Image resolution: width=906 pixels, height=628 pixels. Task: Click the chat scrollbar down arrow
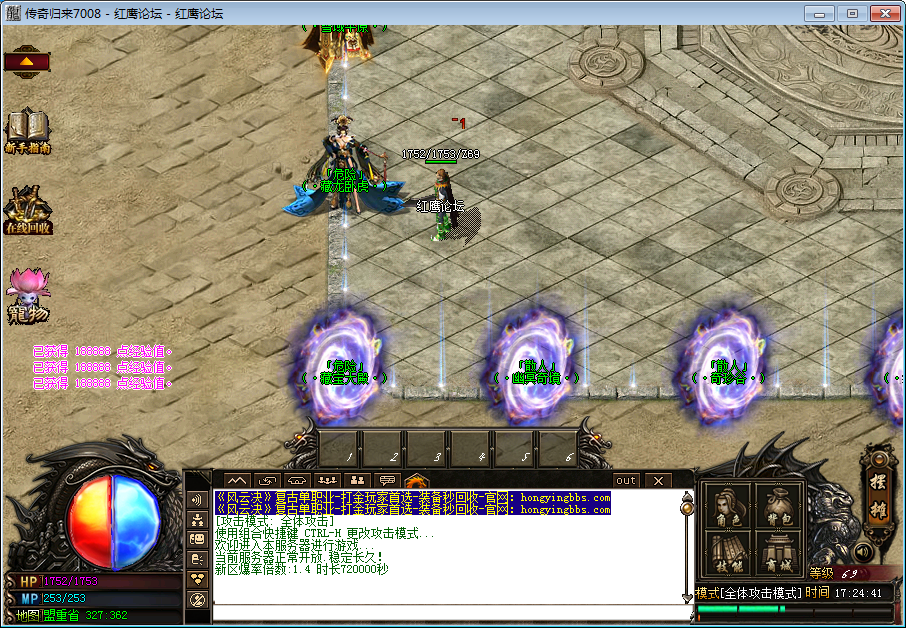[687, 597]
